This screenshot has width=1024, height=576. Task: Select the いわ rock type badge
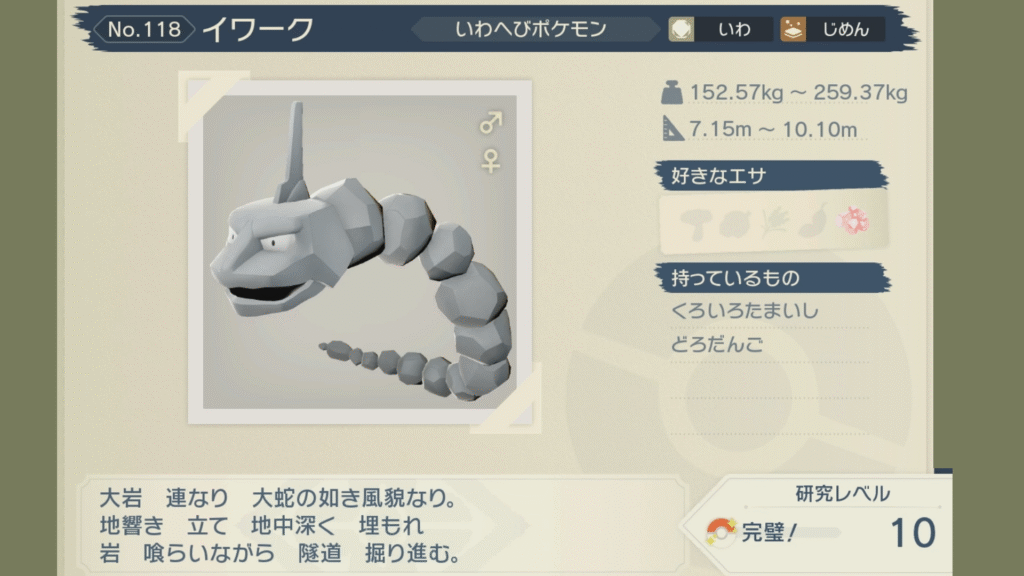[720, 29]
